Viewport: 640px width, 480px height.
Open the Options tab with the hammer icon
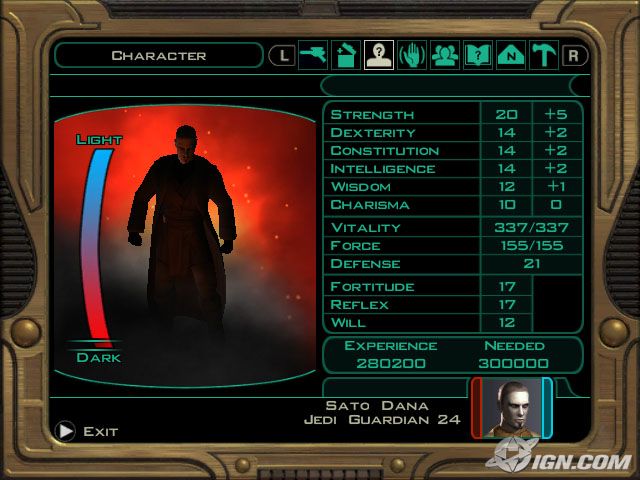point(543,55)
